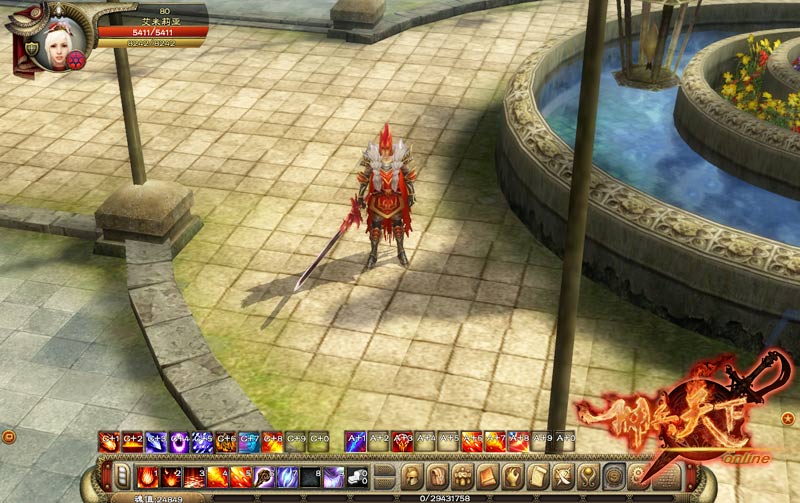Open the scroll quest log button
Viewport: 800px width, 503px height.
click(538, 476)
